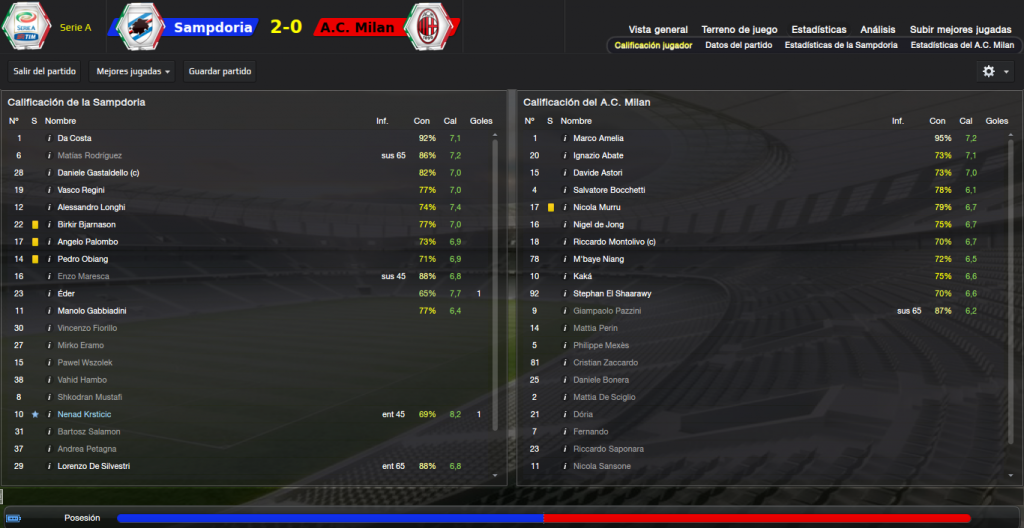Go to the Análisis tab
The image size is (1024, 528).
[x=878, y=30]
